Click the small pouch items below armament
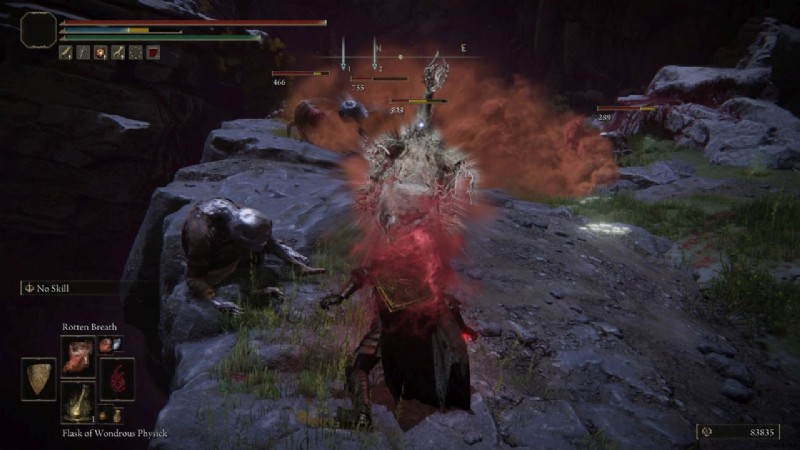 tap(112, 415)
